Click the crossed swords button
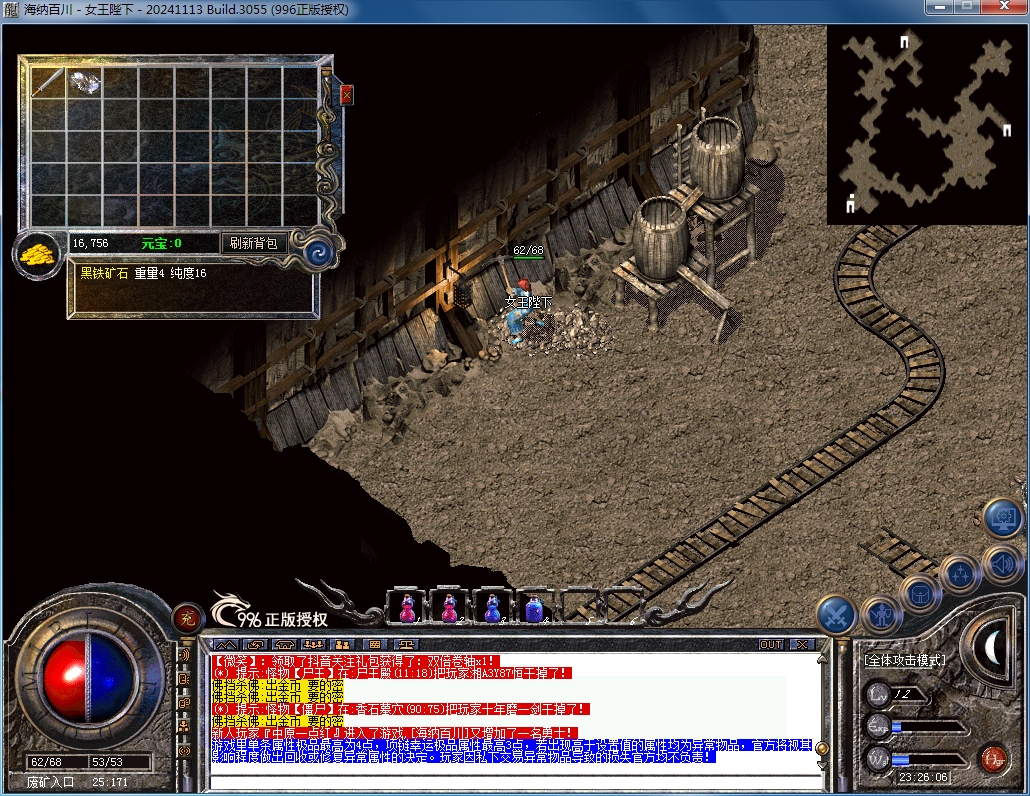This screenshot has height=796, width=1030. pos(836,614)
